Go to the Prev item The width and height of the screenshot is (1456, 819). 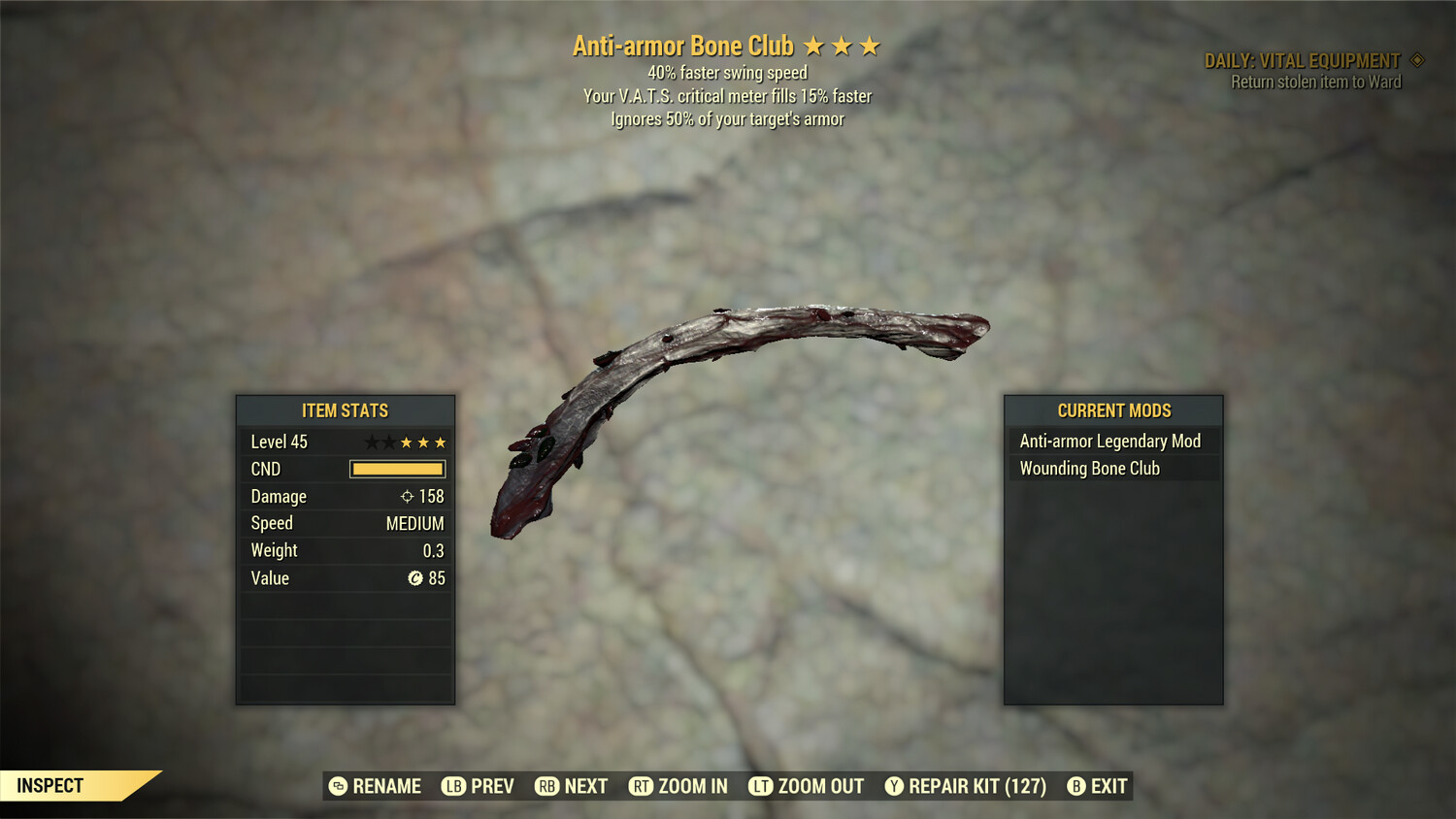click(479, 786)
